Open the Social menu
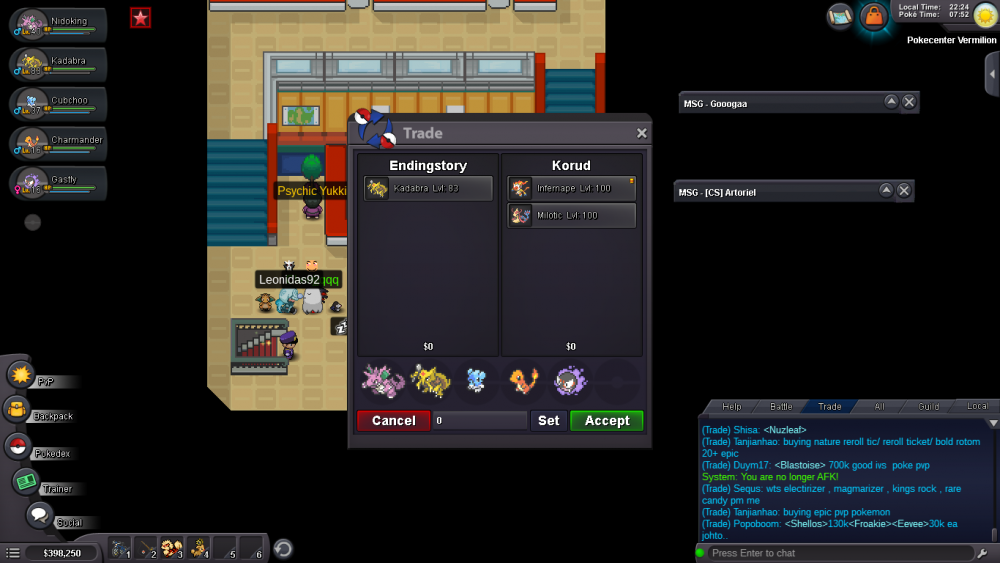 39,516
